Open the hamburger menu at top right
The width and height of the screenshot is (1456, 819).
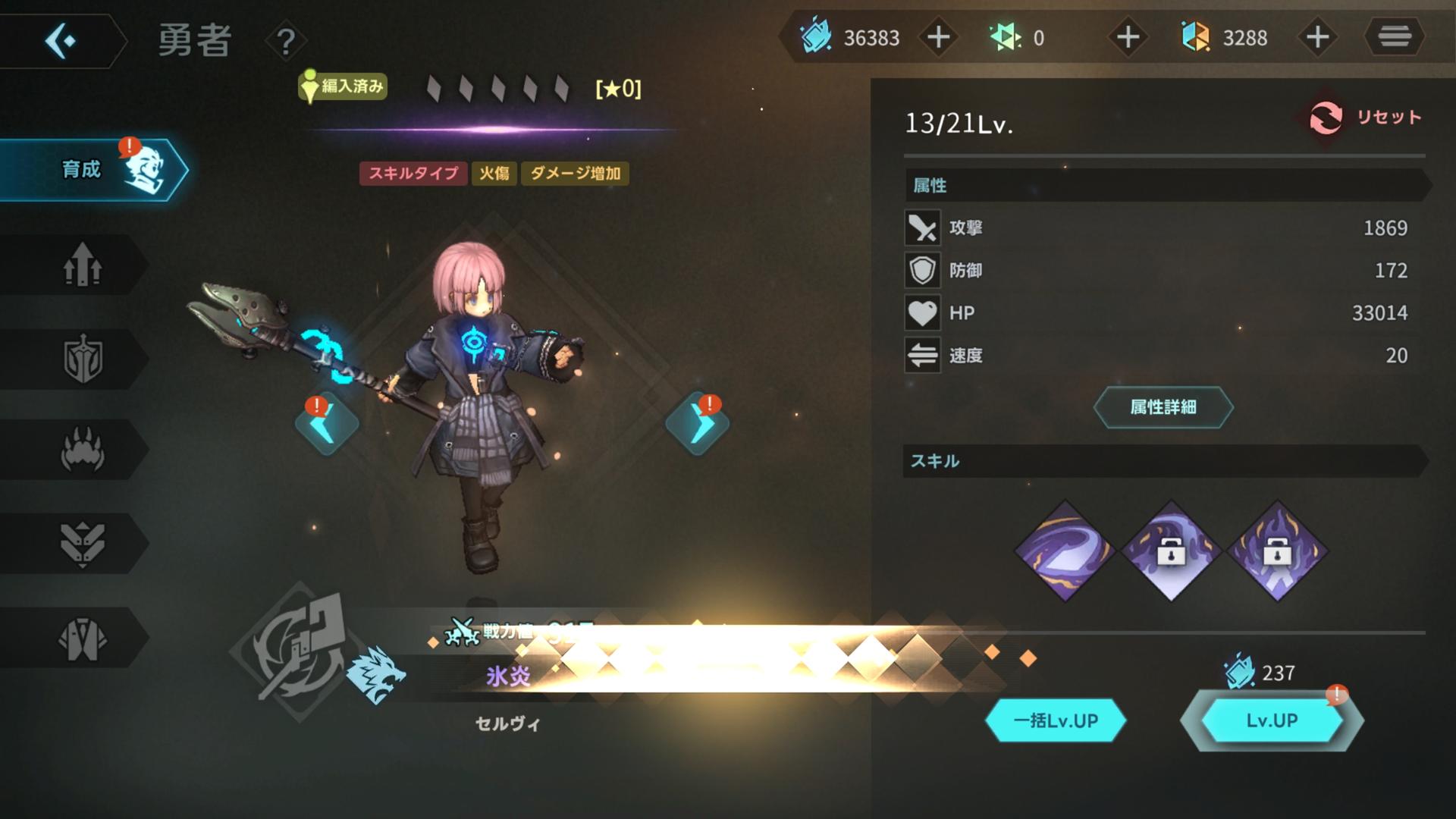(x=1394, y=36)
